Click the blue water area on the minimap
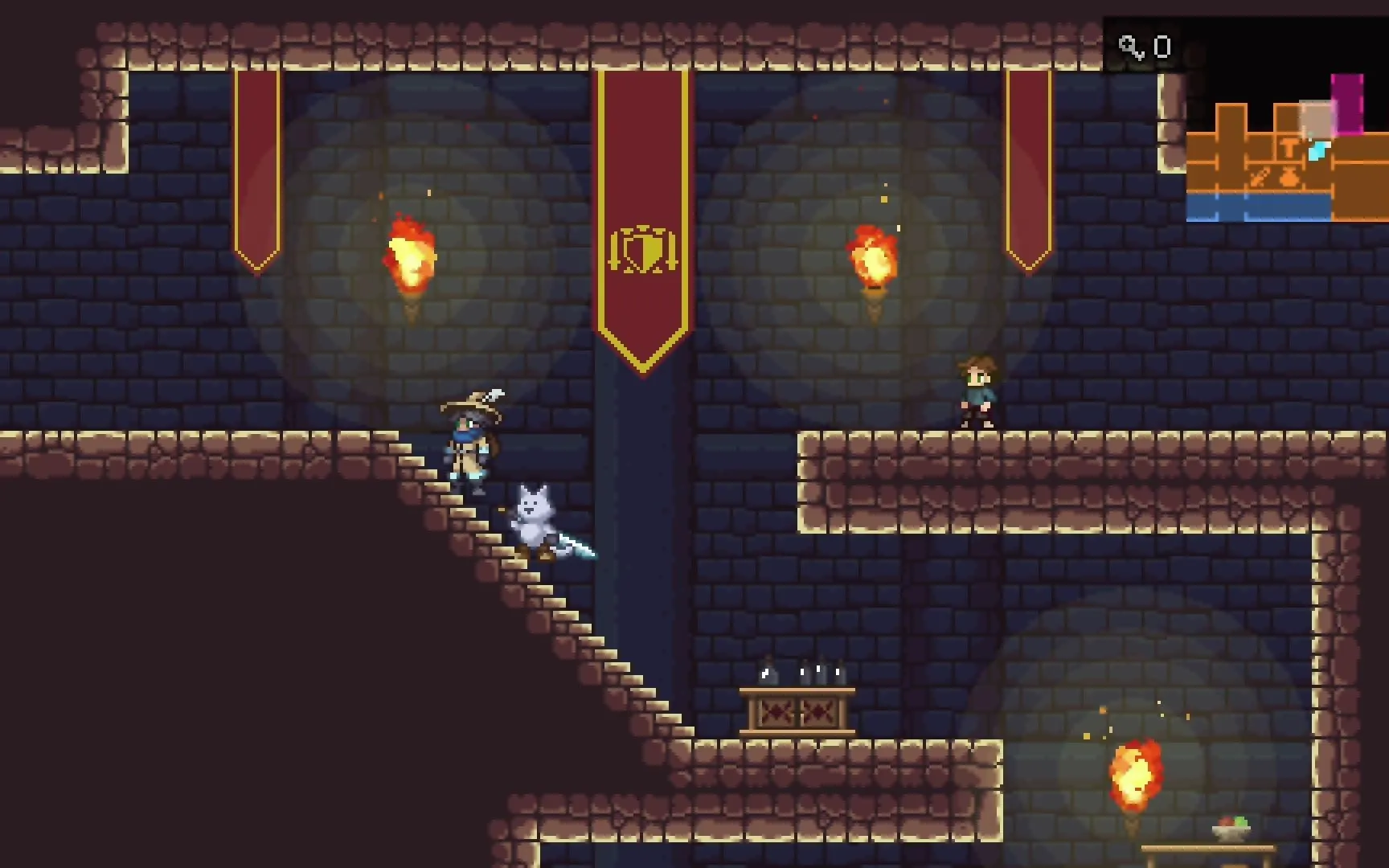Image resolution: width=1389 pixels, height=868 pixels. [1258, 207]
